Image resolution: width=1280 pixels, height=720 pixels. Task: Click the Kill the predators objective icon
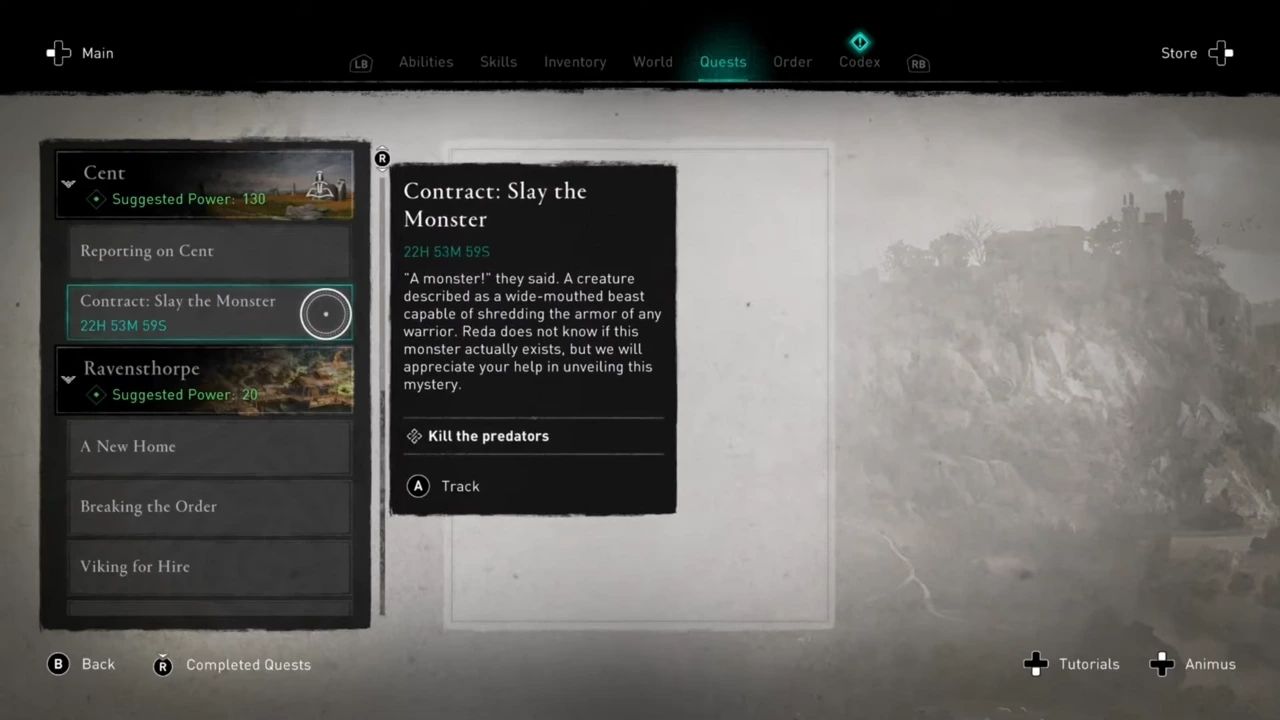point(414,436)
